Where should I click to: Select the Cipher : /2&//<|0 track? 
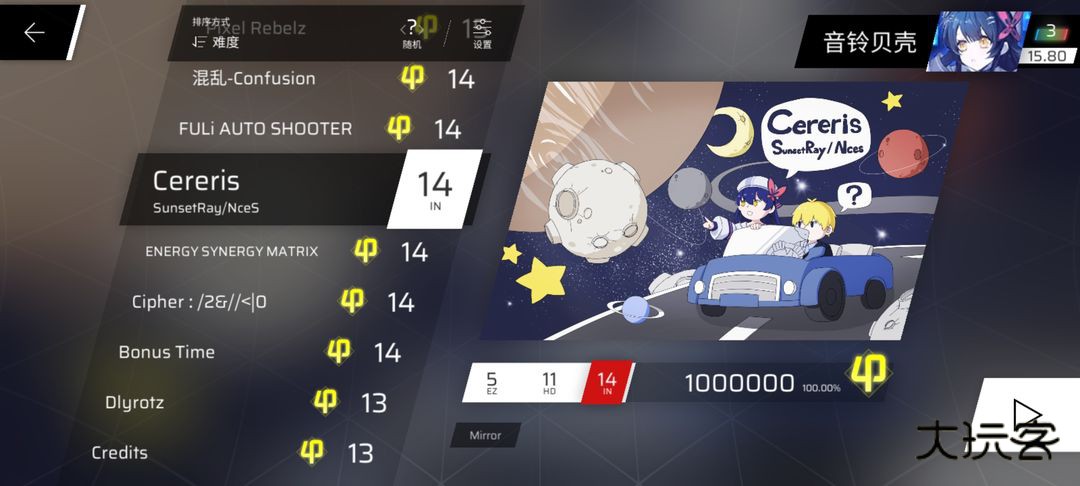click(200, 301)
